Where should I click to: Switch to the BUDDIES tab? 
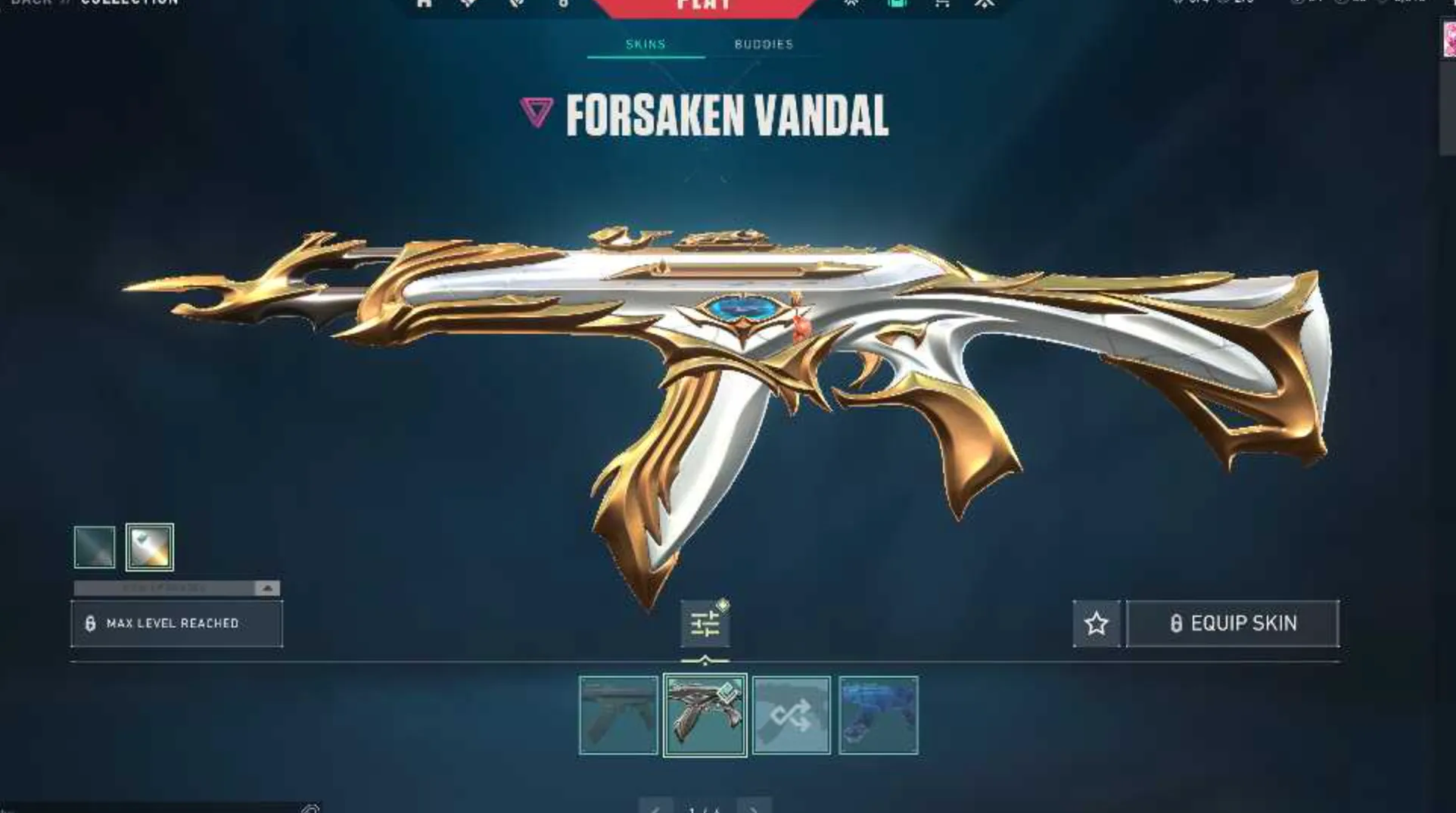(763, 44)
